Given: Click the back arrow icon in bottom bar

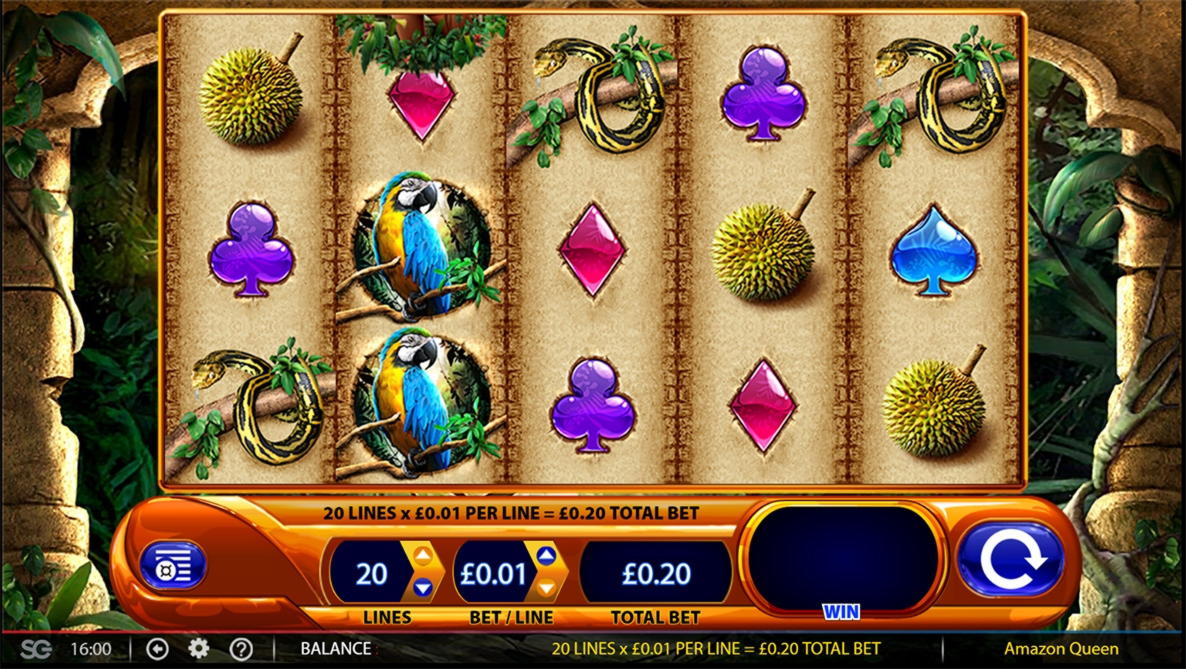Looking at the screenshot, I should [x=157, y=648].
